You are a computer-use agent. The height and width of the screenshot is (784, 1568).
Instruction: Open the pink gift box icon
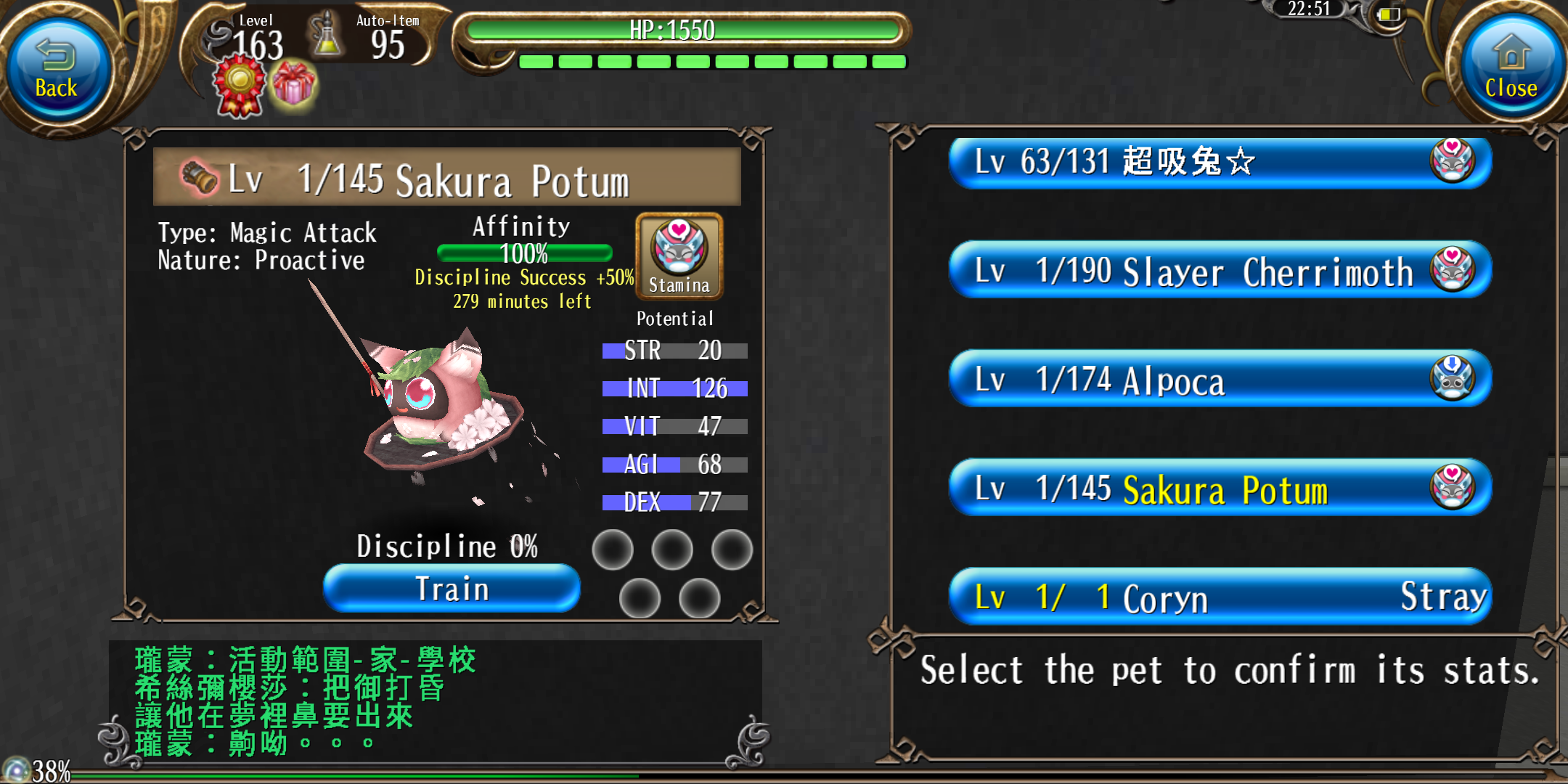(x=294, y=85)
